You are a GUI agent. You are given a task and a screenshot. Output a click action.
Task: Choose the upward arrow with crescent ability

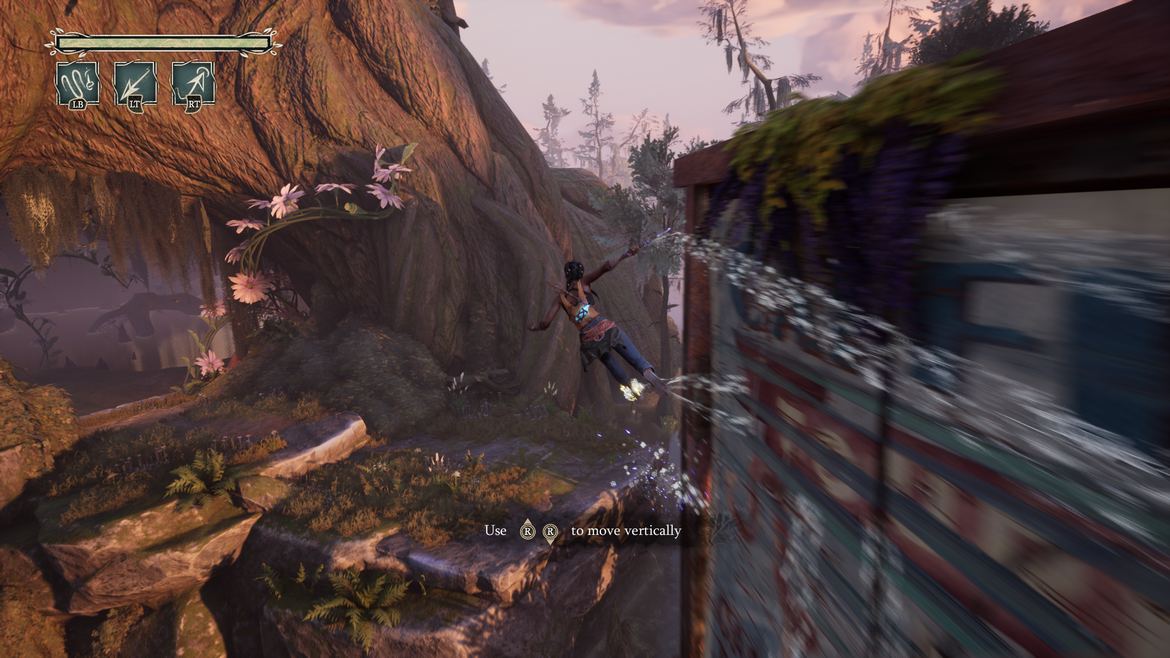(x=193, y=84)
